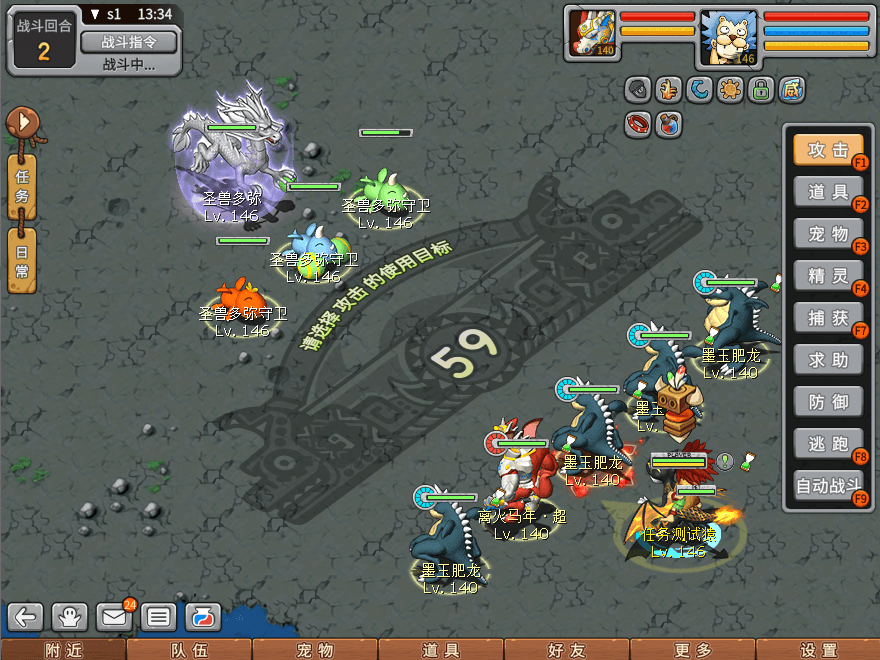Click the 逃跑 (Flee) button

tap(828, 443)
